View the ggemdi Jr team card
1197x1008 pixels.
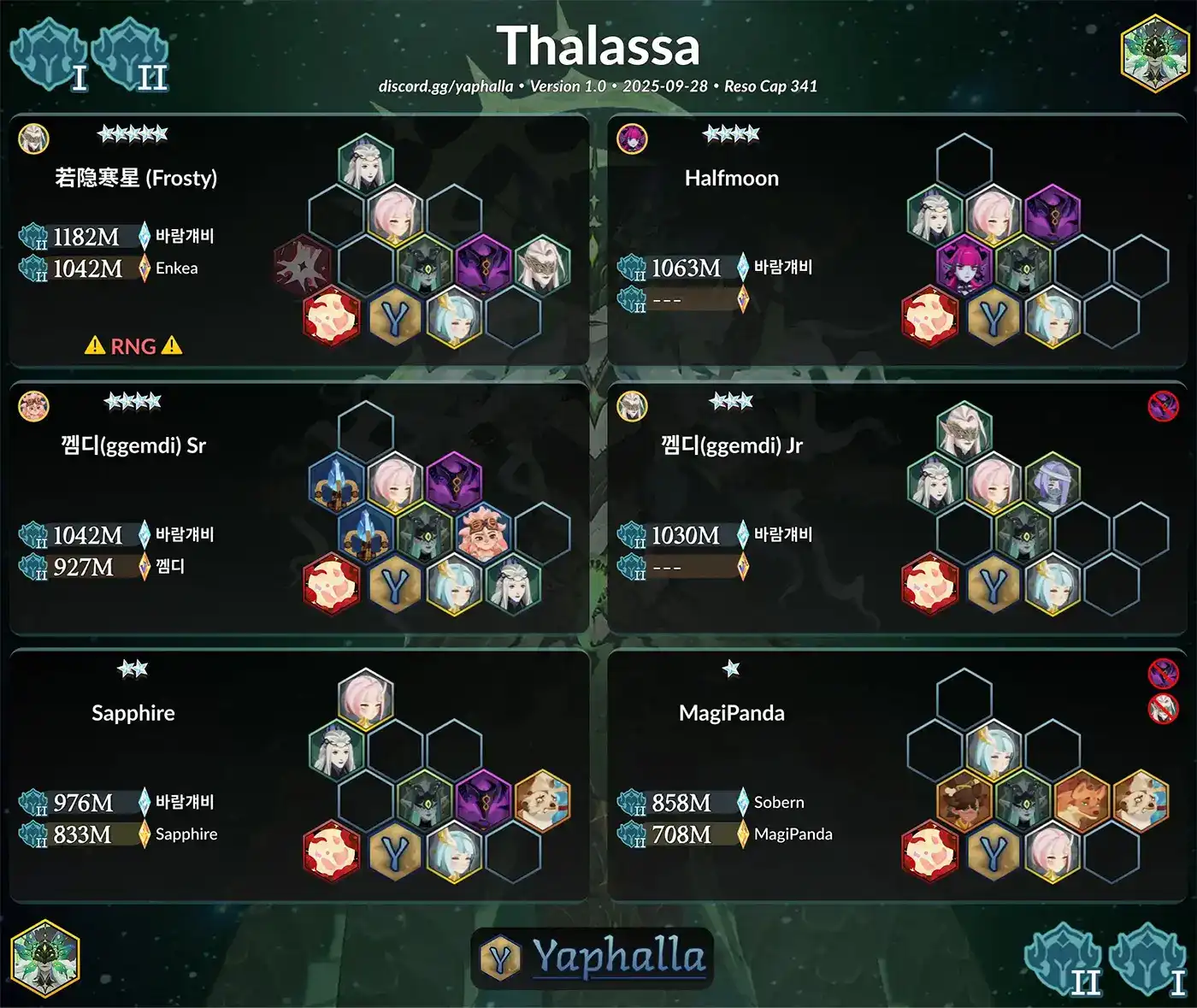897,508
